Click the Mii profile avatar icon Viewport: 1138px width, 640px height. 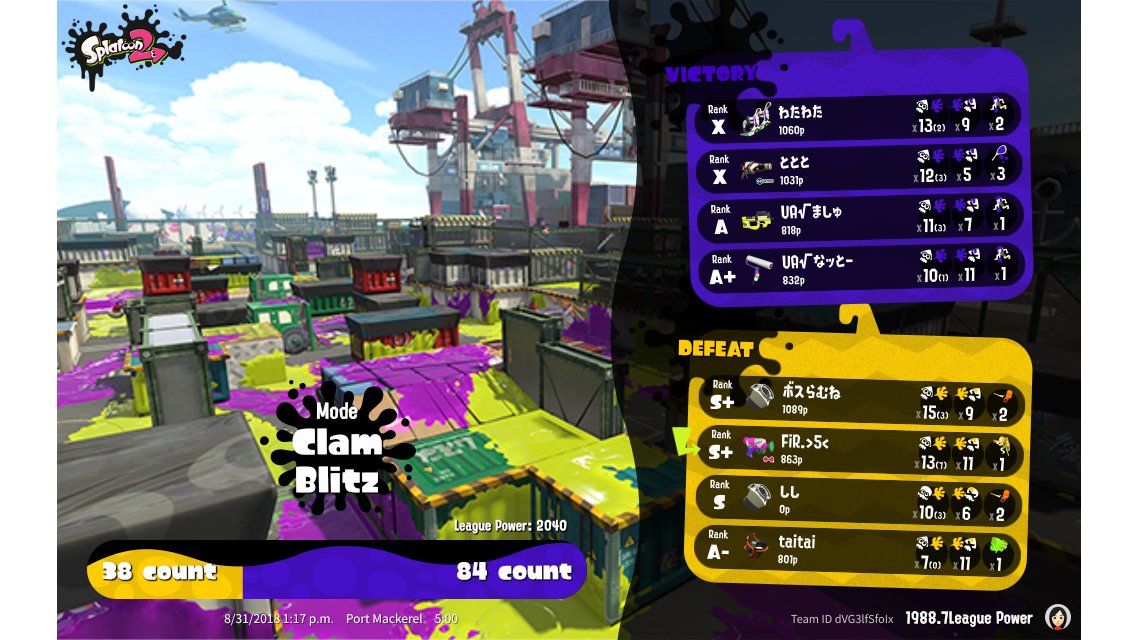click(1058, 617)
